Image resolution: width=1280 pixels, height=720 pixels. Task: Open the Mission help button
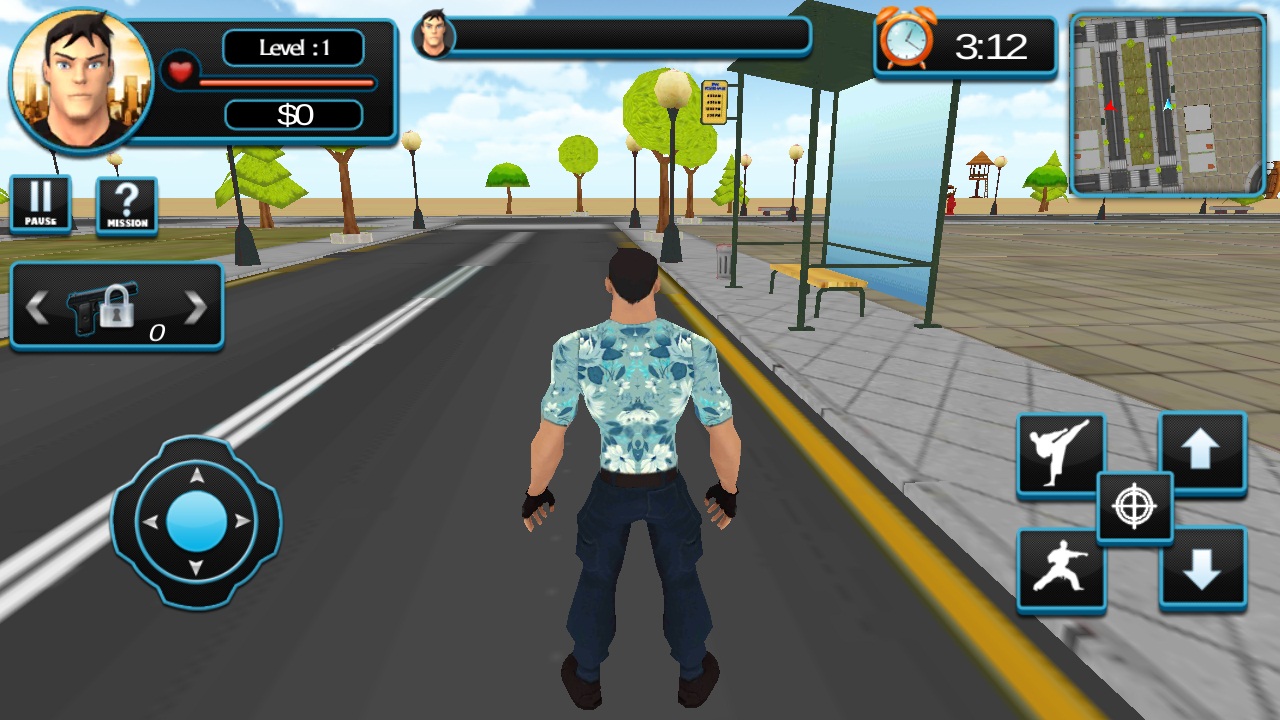127,206
